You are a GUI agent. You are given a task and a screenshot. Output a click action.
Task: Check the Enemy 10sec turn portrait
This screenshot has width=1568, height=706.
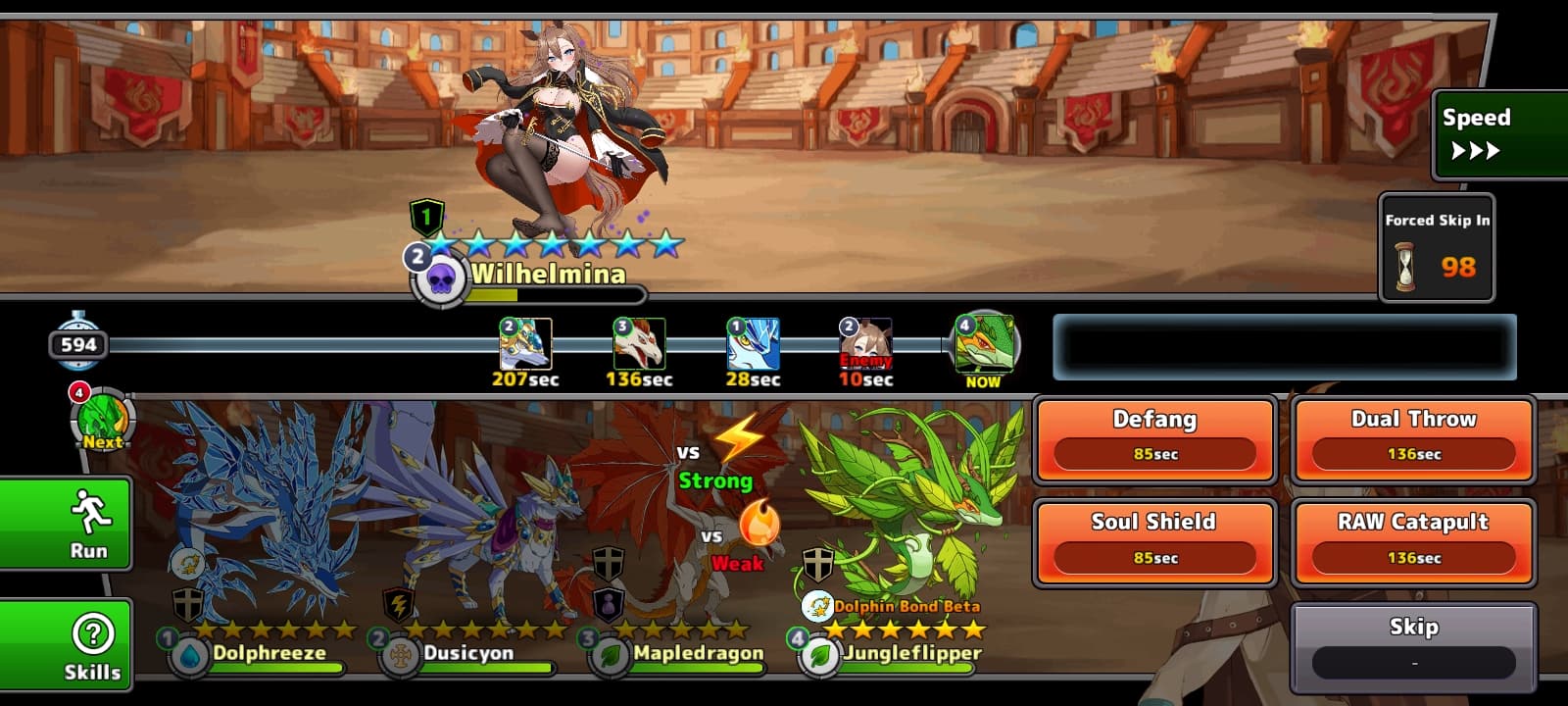click(x=866, y=344)
